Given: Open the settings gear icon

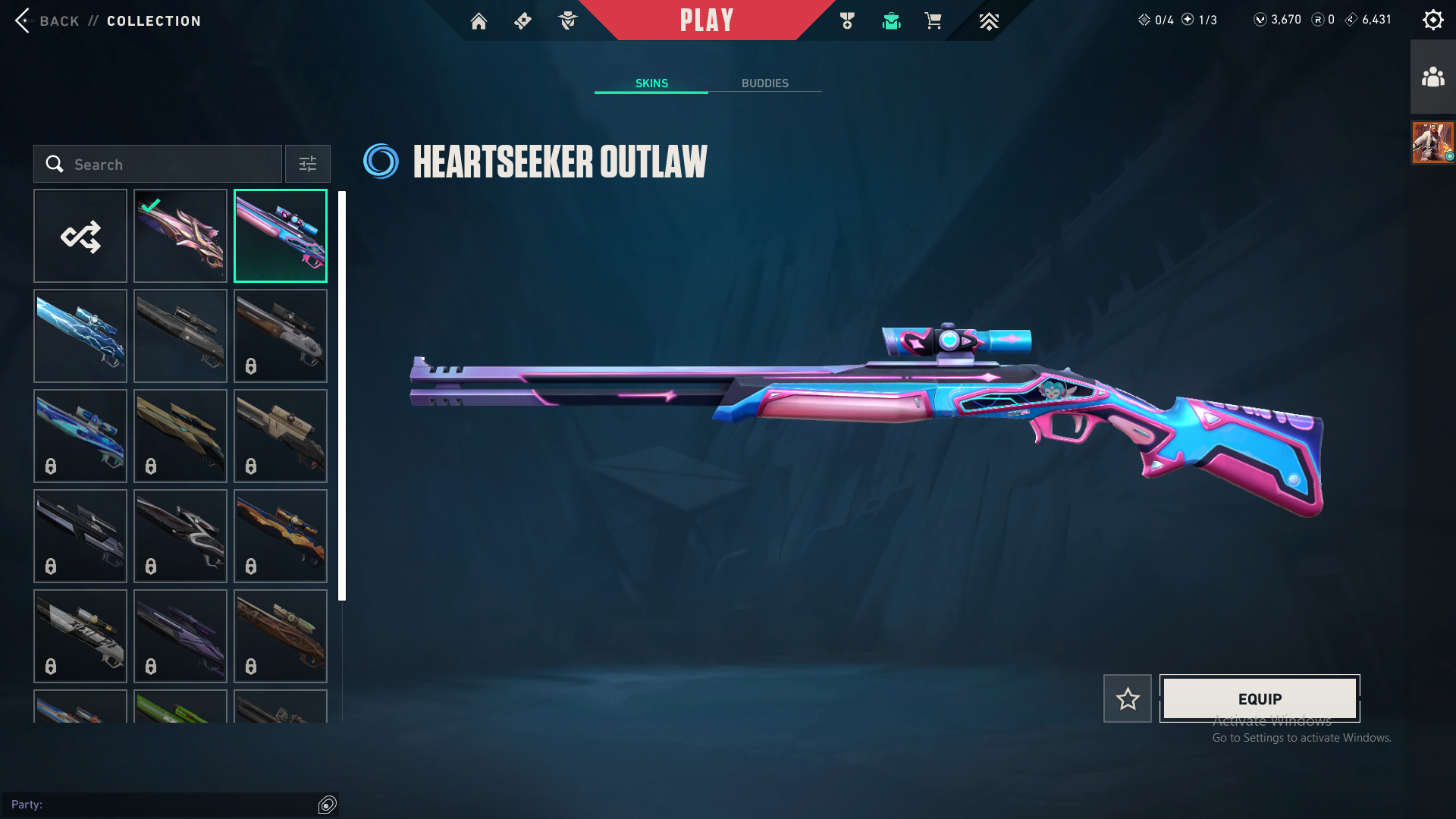Looking at the screenshot, I should coord(1432,20).
